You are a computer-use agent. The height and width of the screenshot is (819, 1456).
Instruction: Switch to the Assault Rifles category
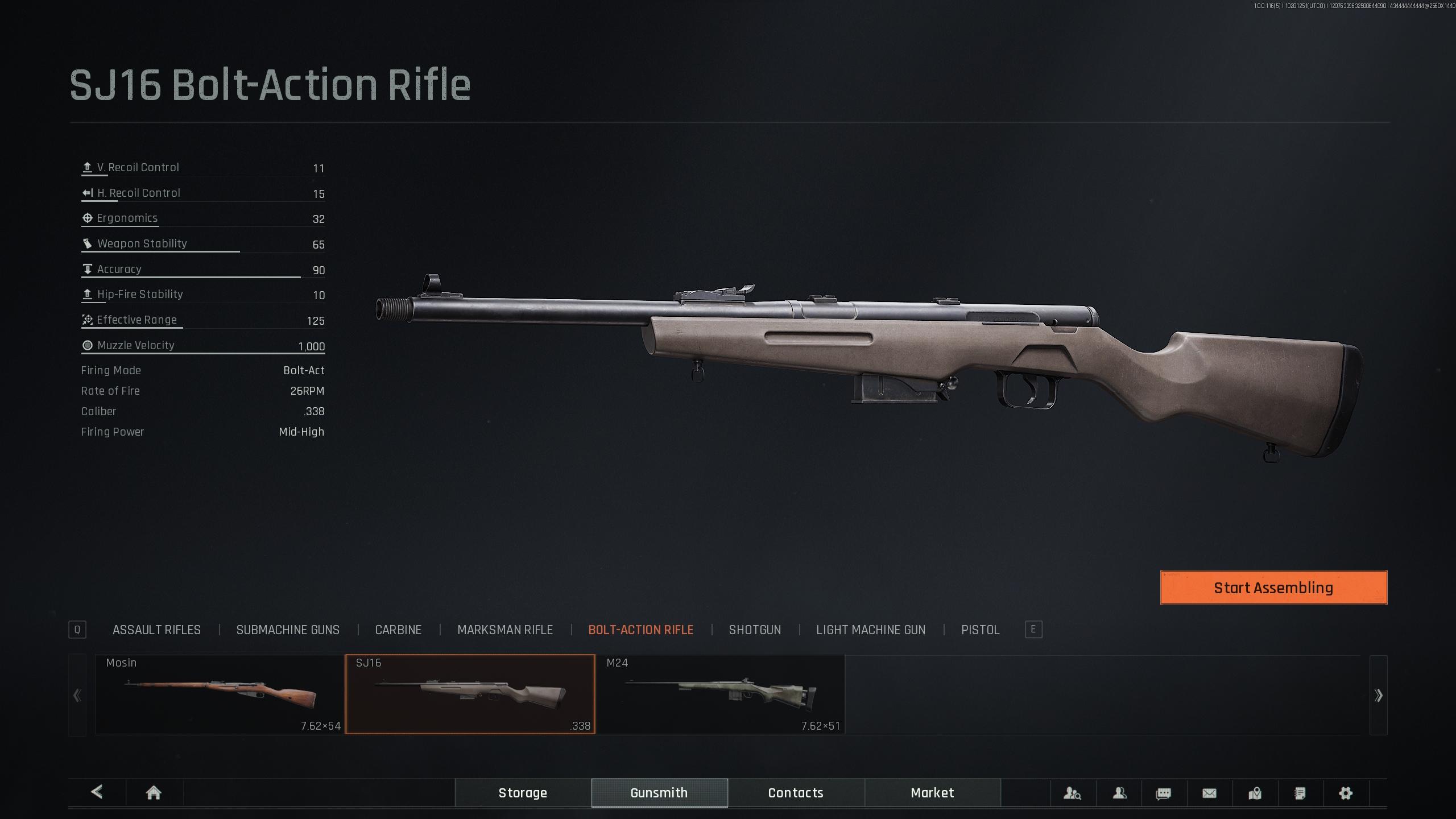(156, 630)
